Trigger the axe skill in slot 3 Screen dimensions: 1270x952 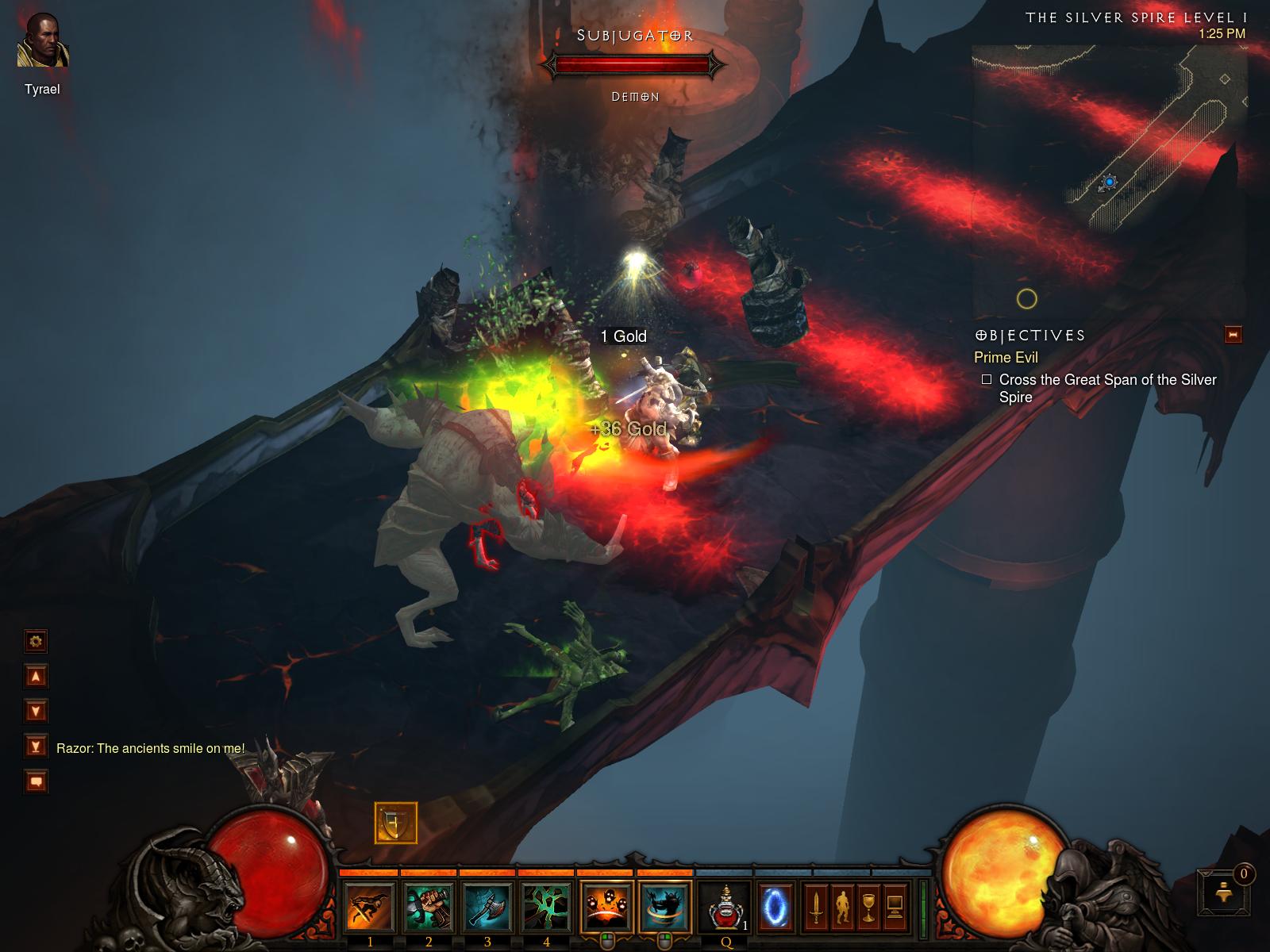[487, 906]
